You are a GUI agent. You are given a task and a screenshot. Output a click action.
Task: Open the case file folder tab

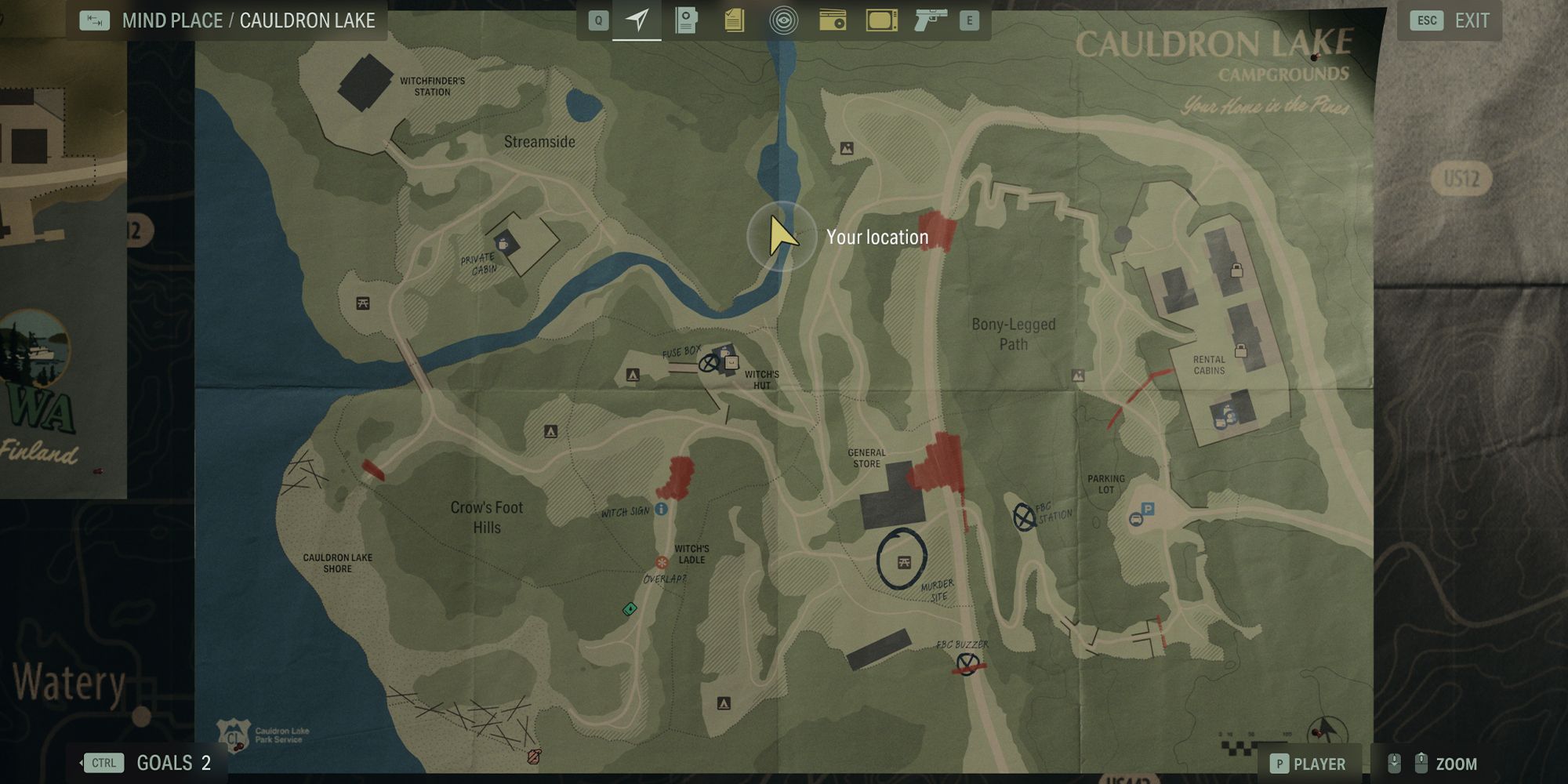[686, 20]
